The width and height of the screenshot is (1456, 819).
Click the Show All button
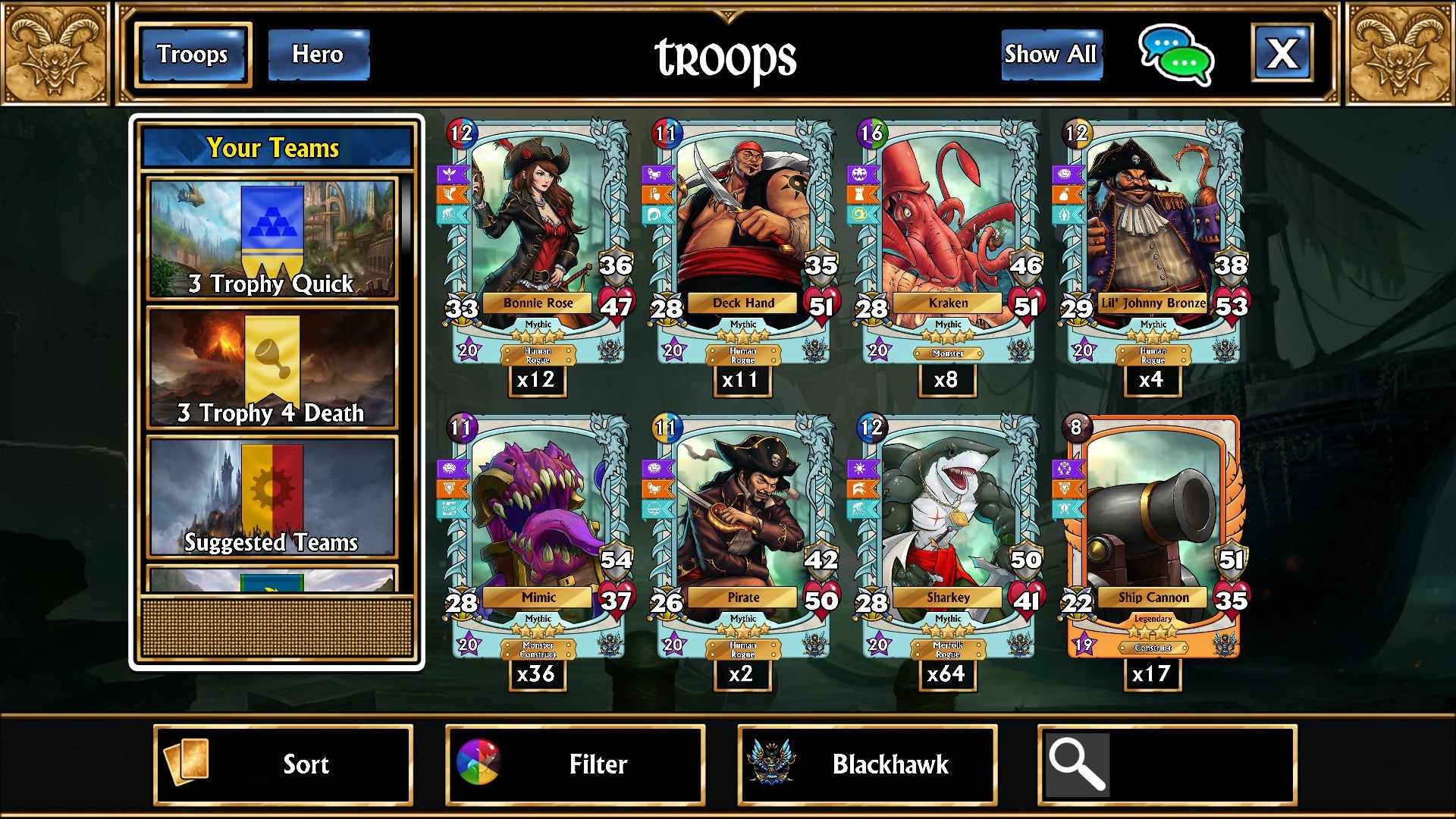[x=1050, y=55]
